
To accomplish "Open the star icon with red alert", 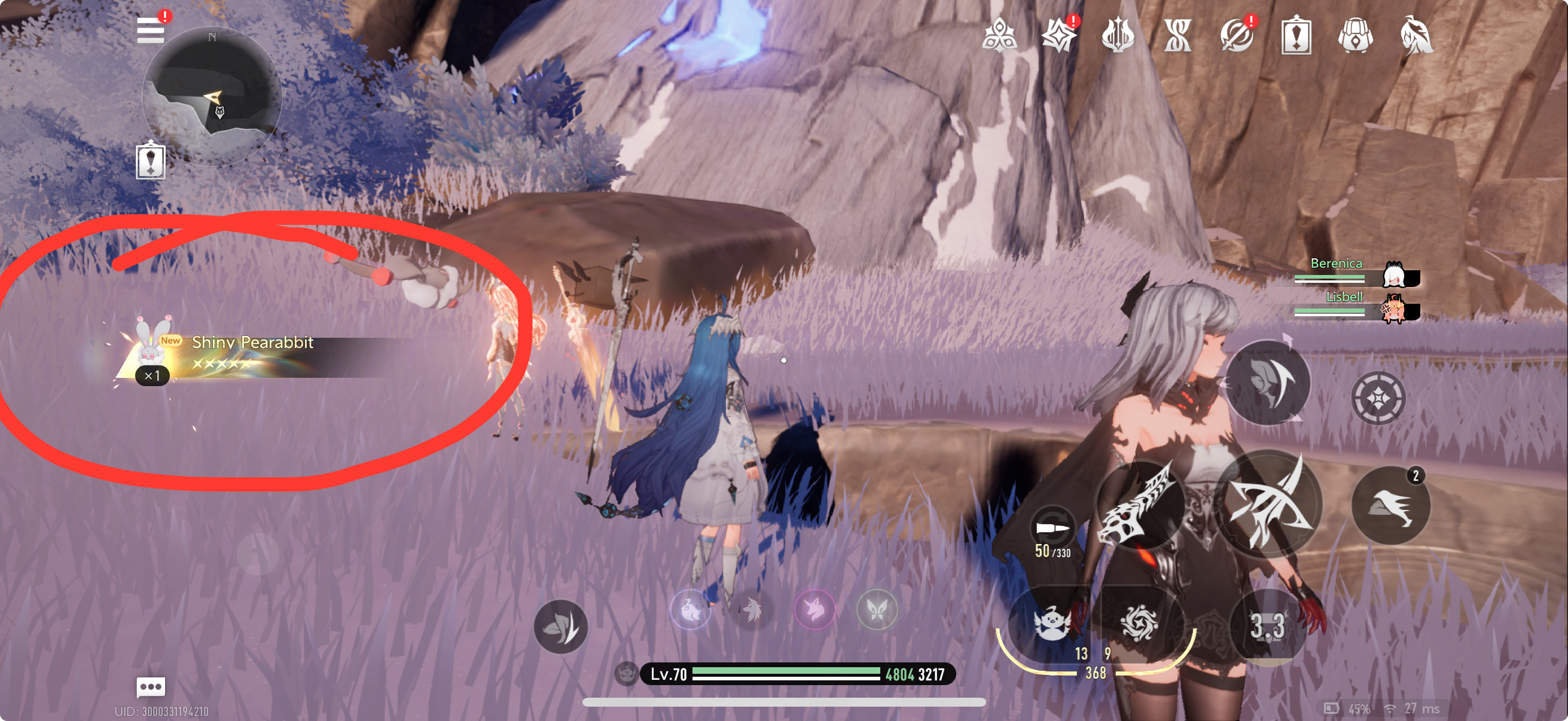I will [x=1058, y=35].
